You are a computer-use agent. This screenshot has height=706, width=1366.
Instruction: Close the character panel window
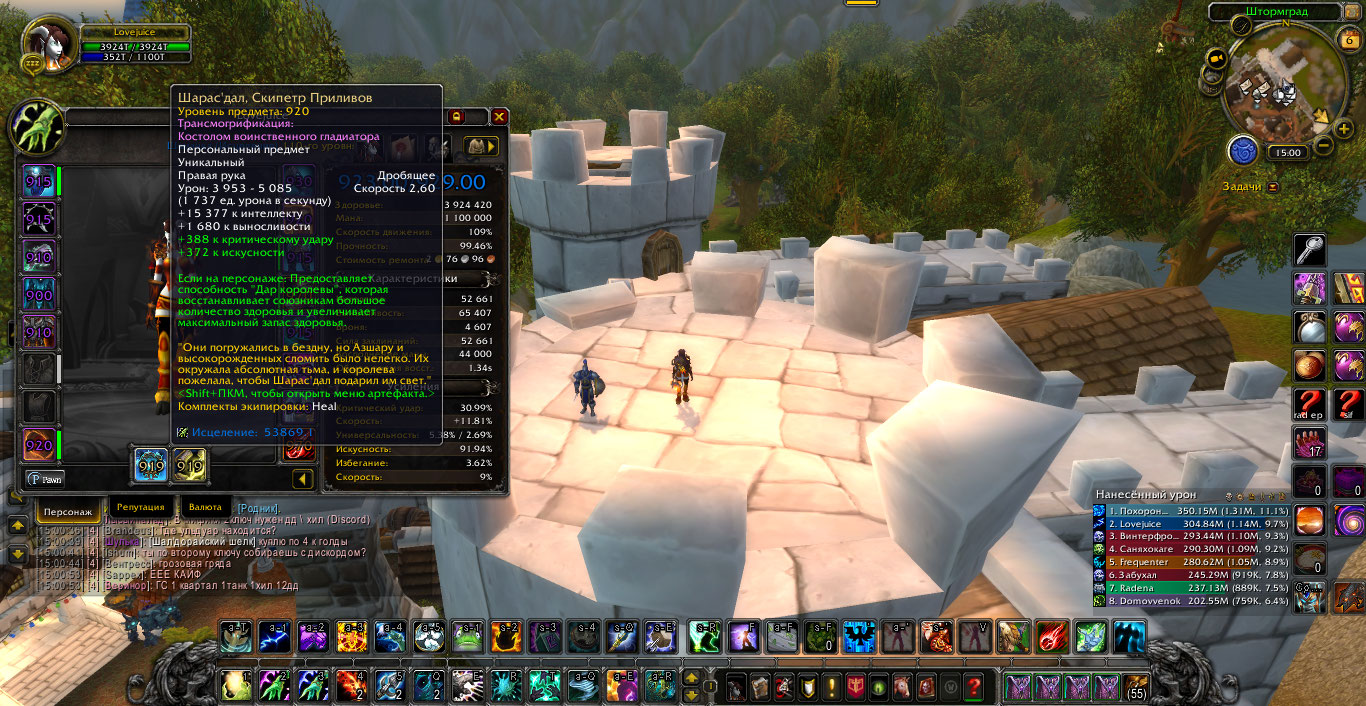pyautogui.click(x=499, y=117)
